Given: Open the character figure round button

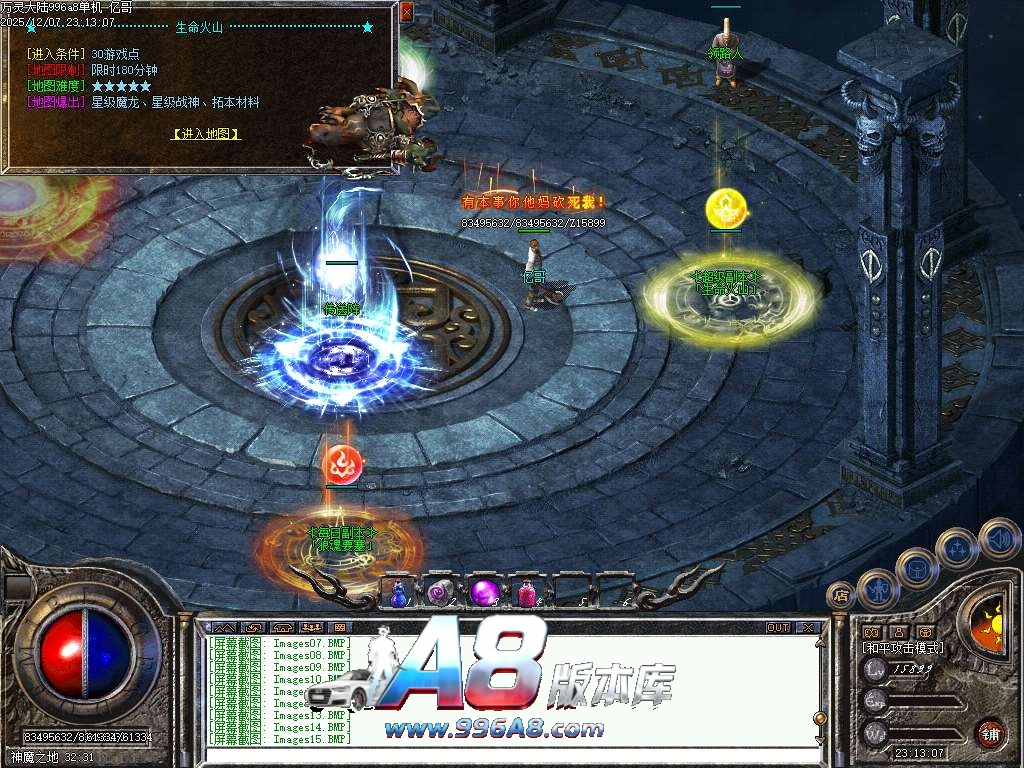Looking at the screenshot, I should tap(879, 588).
